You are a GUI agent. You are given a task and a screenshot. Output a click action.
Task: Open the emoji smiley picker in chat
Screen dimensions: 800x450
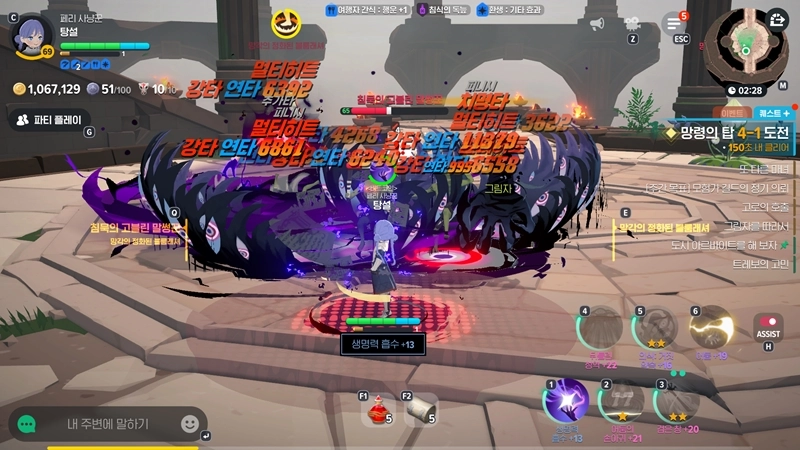(190, 424)
